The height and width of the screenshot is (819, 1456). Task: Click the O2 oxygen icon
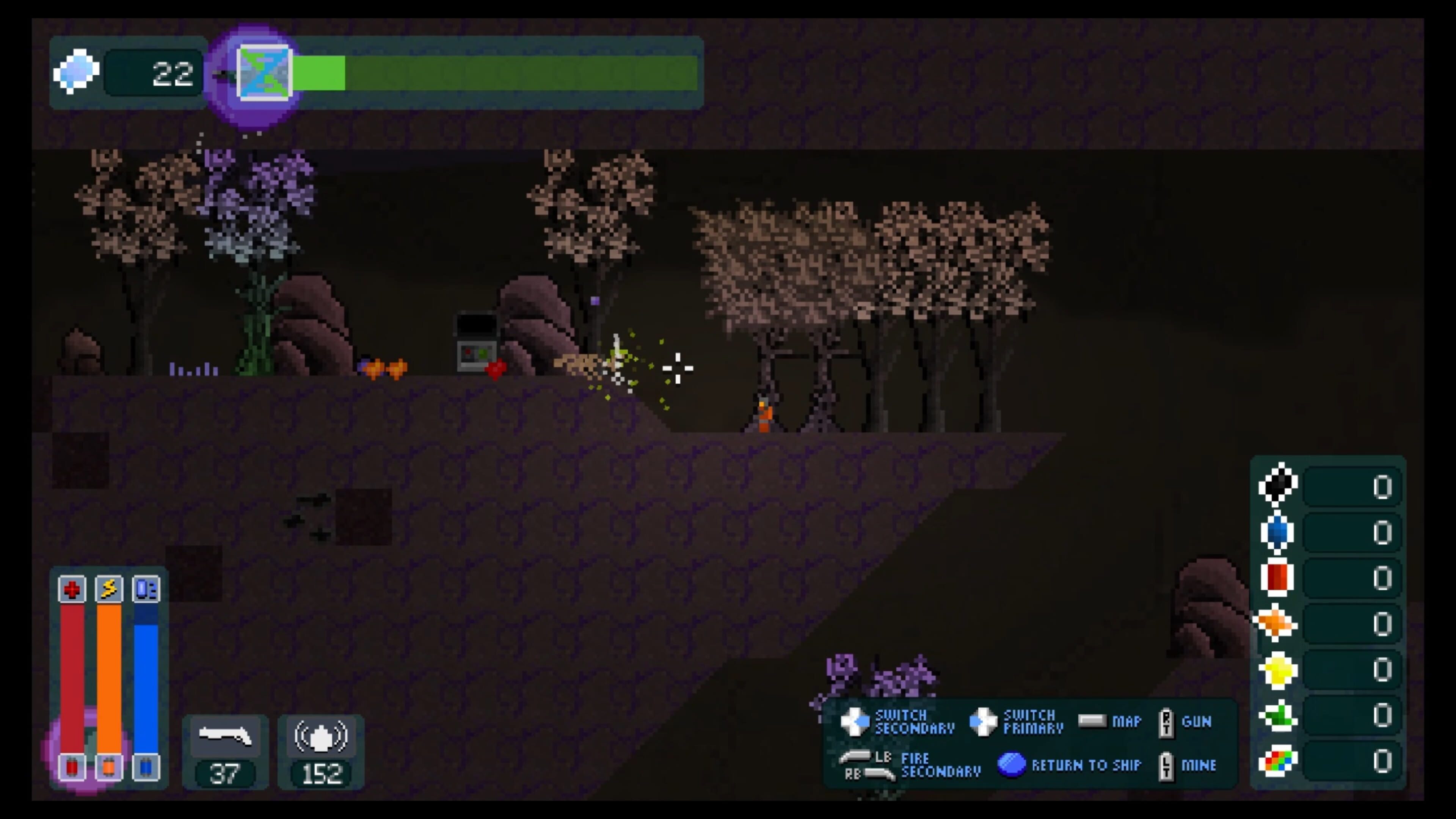point(146,590)
